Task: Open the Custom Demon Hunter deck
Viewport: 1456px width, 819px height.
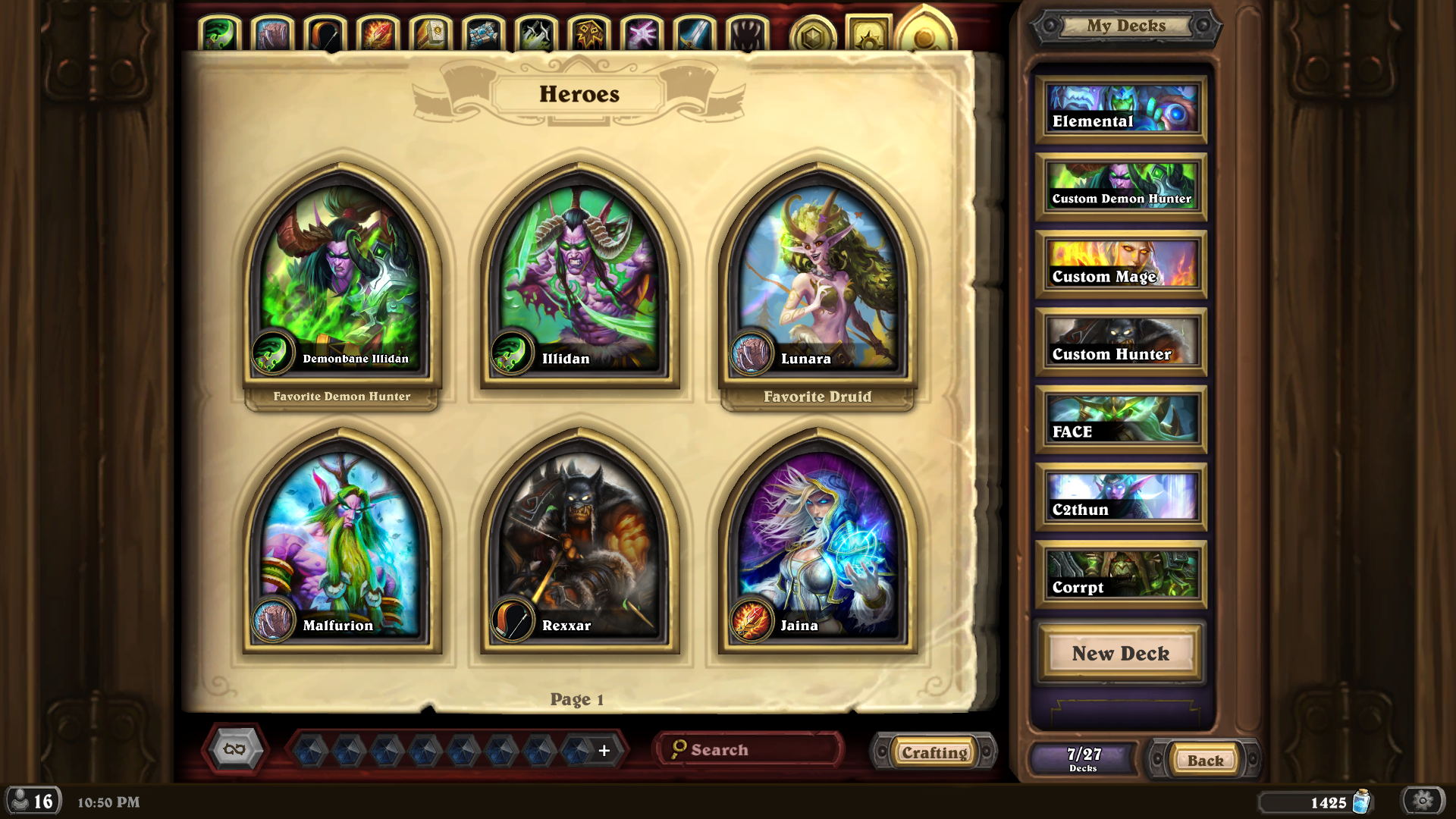Action: click(x=1121, y=187)
